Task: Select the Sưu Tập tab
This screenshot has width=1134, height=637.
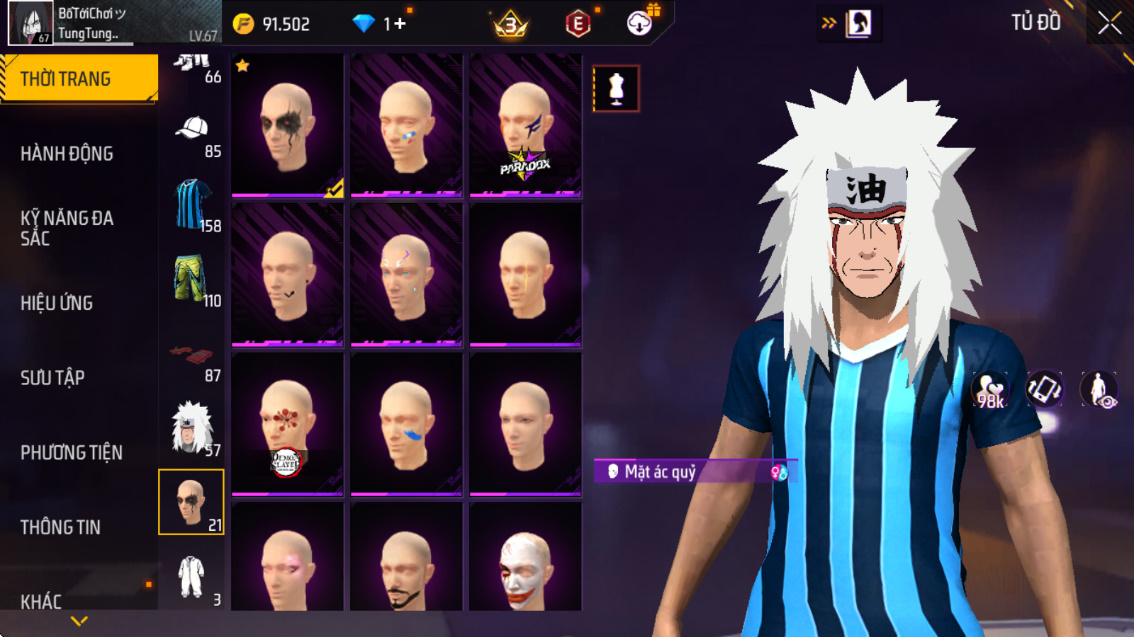Action: 52,378
